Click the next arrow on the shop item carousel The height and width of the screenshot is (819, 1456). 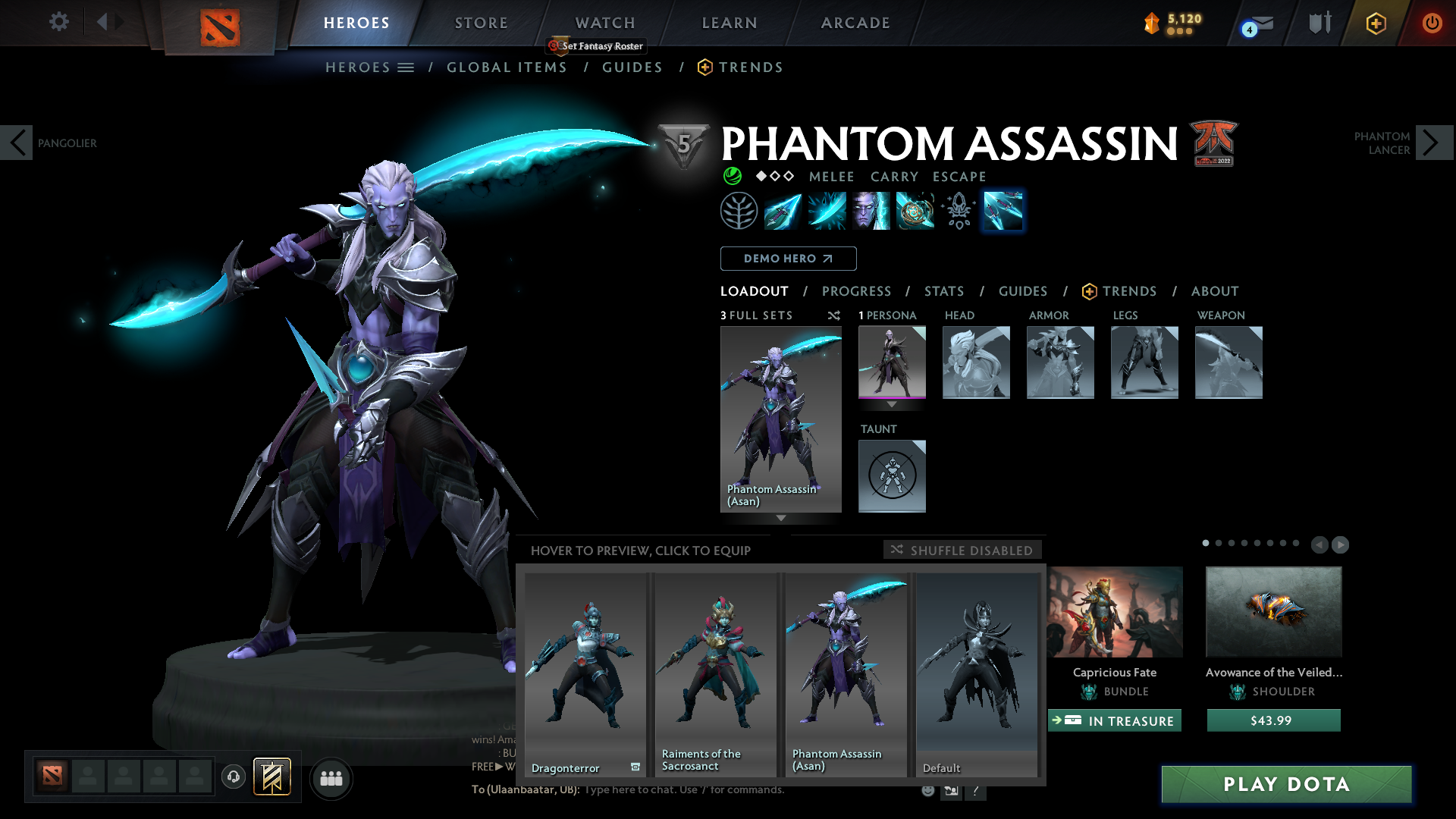pyautogui.click(x=1339, y=544)
